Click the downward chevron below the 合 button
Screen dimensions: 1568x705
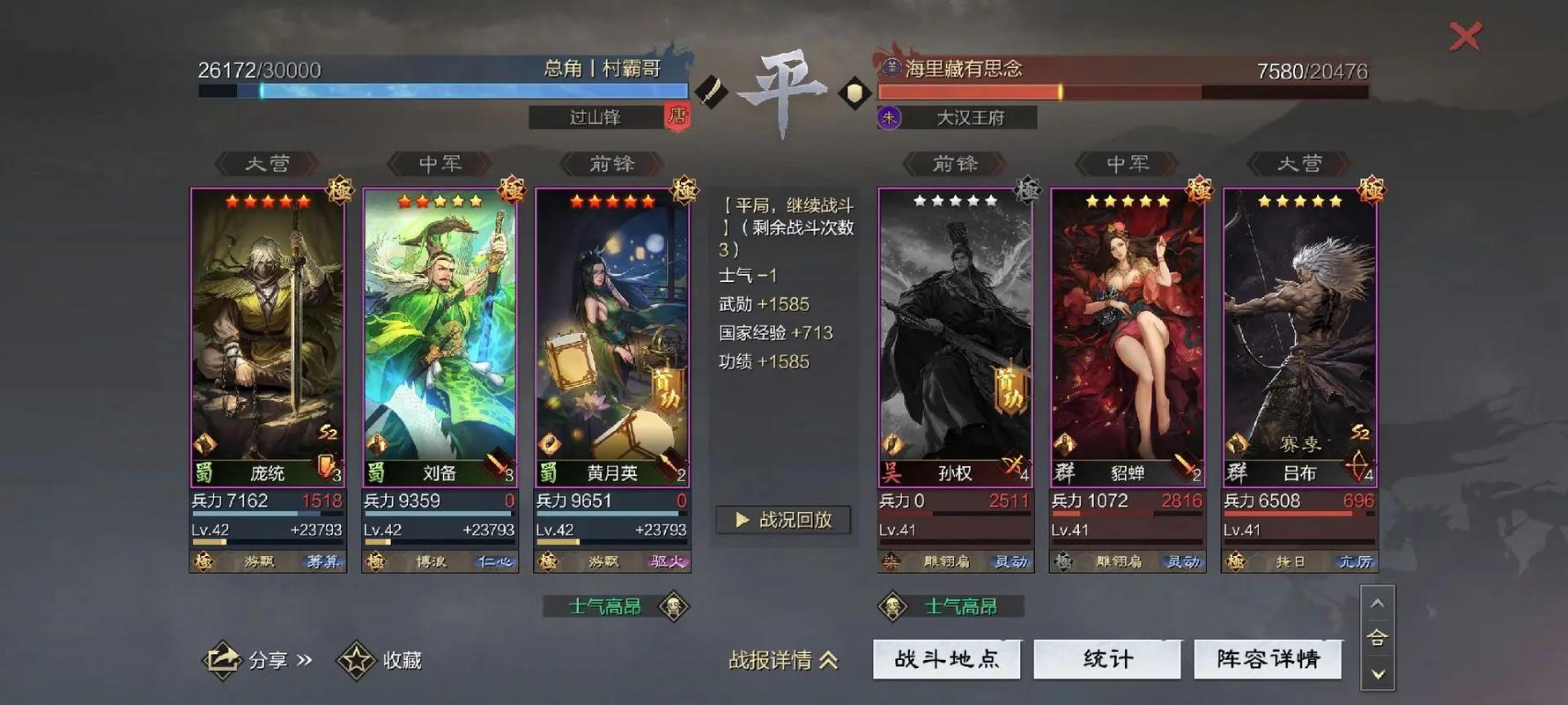coord(1376,675)
